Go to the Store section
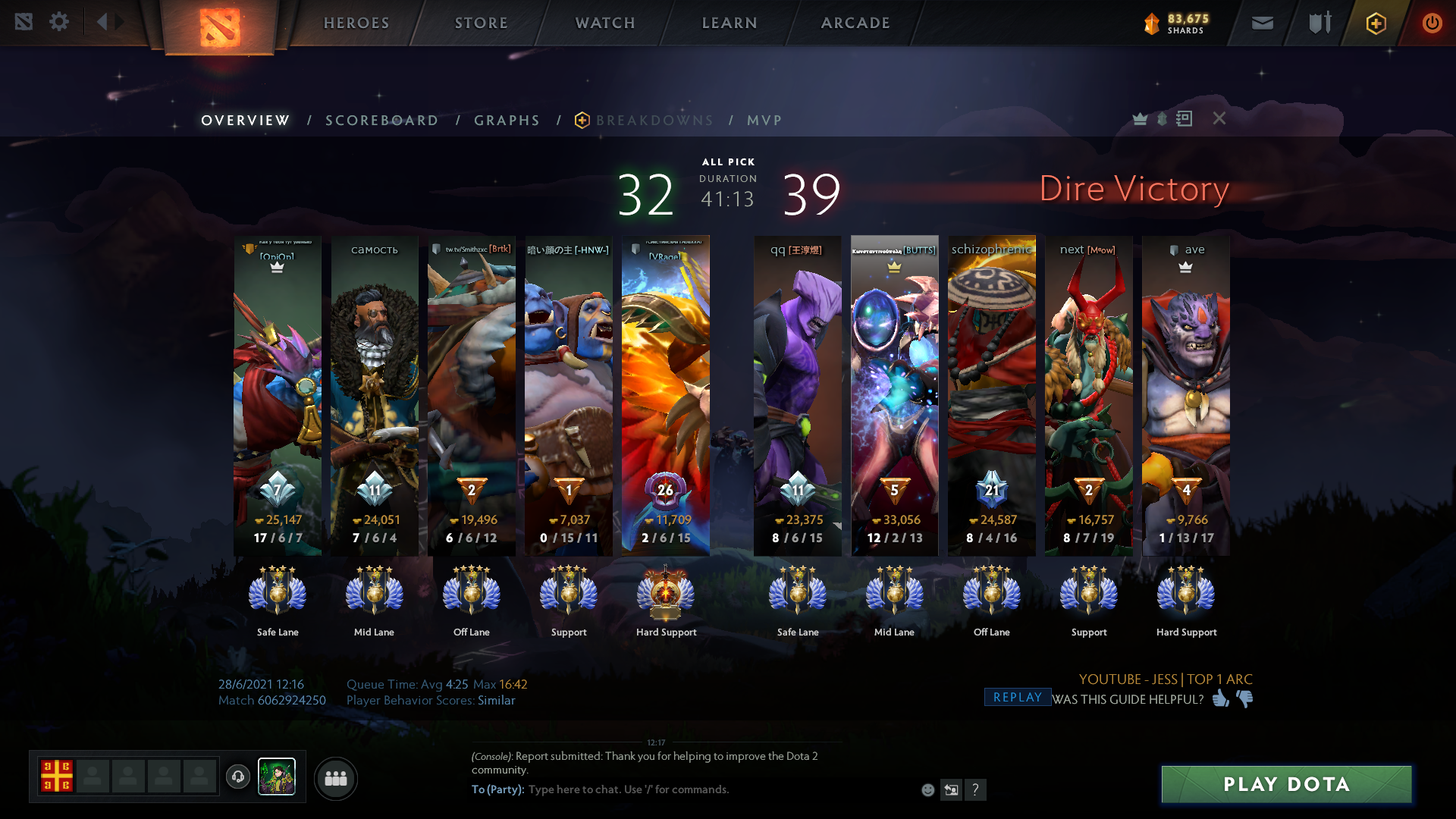The image size is (1456, 819). tap(482, 23)
